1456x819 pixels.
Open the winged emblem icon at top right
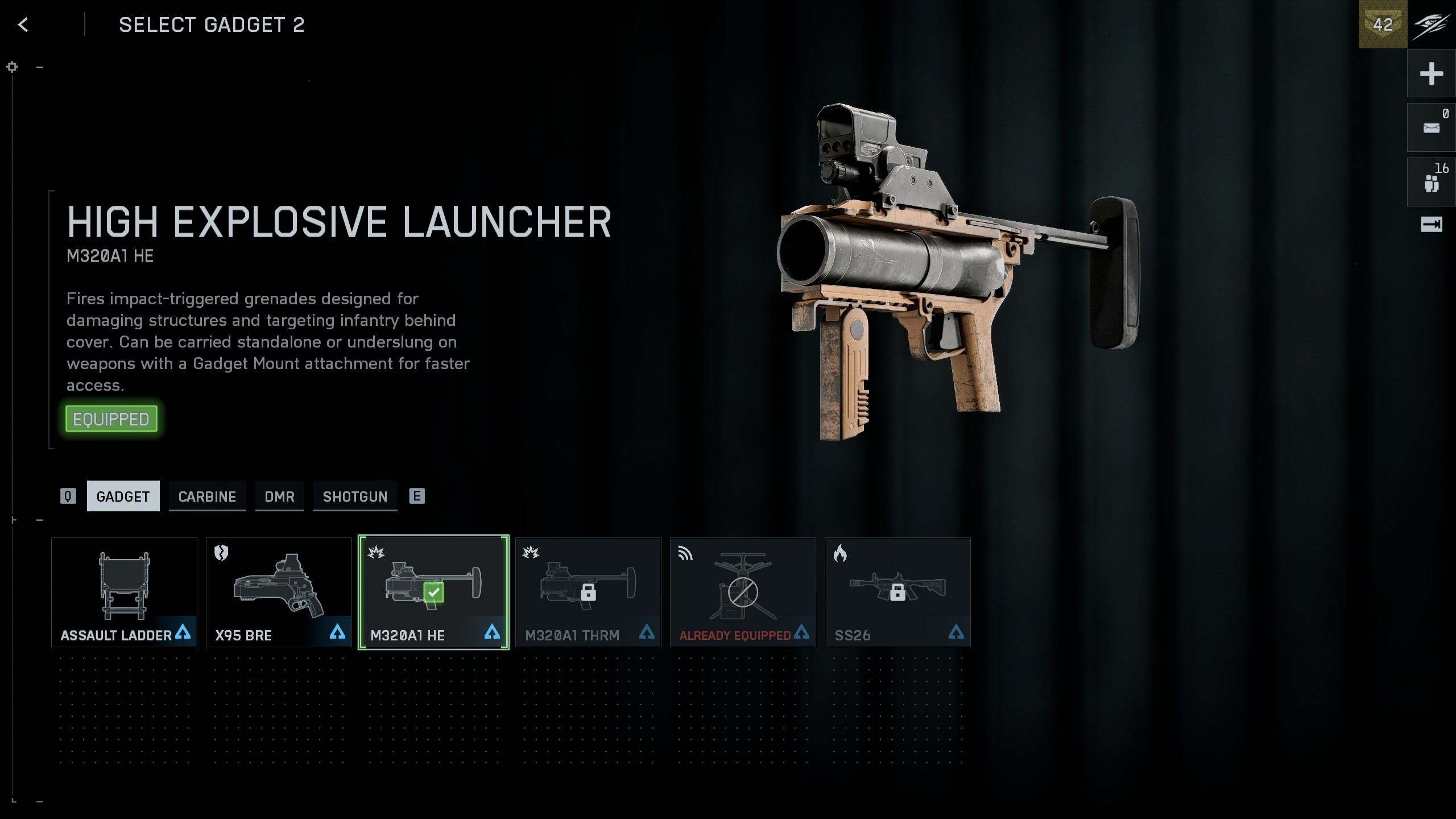(1431, 24)
